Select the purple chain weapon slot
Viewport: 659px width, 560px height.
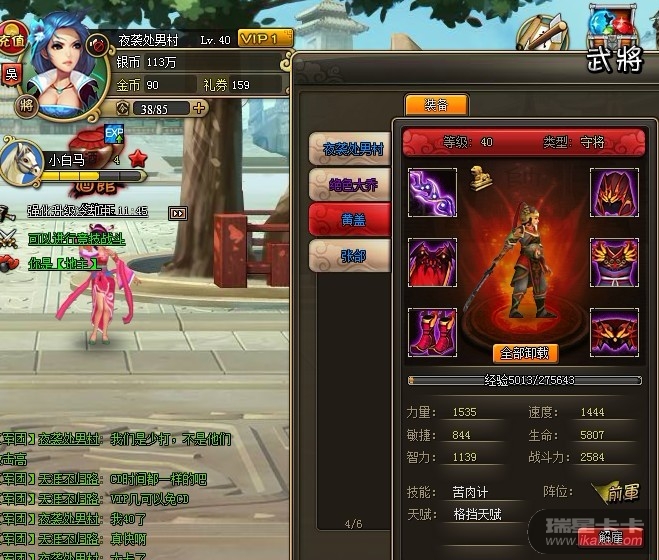[432, 192]
